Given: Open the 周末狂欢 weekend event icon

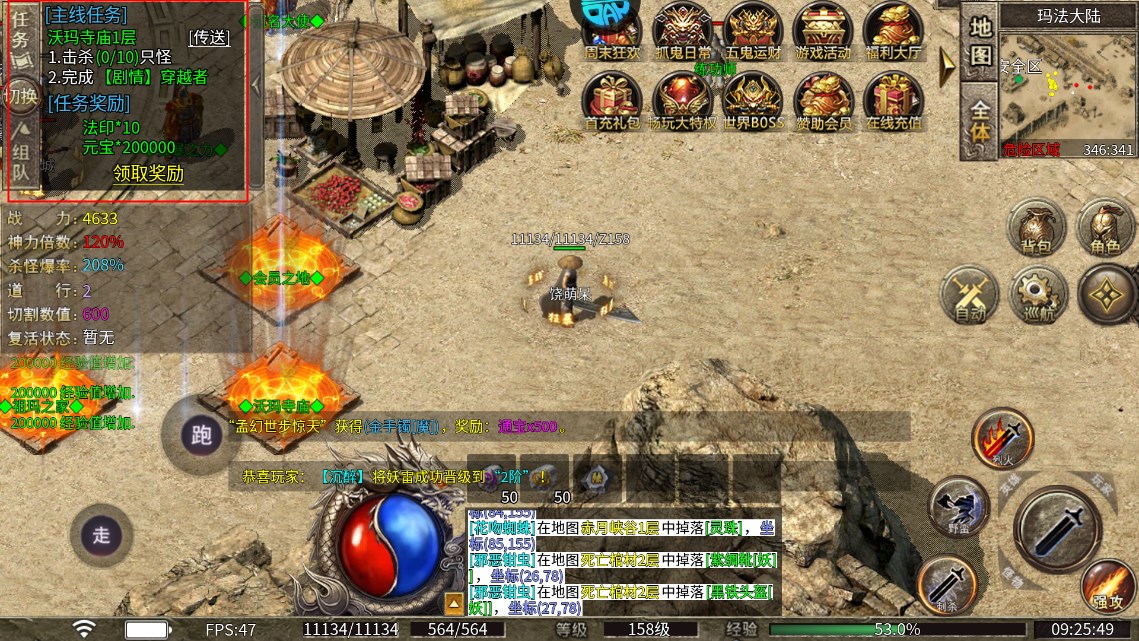Looking at the screenshot, I should pyautogui.click(x=612, y=32).
